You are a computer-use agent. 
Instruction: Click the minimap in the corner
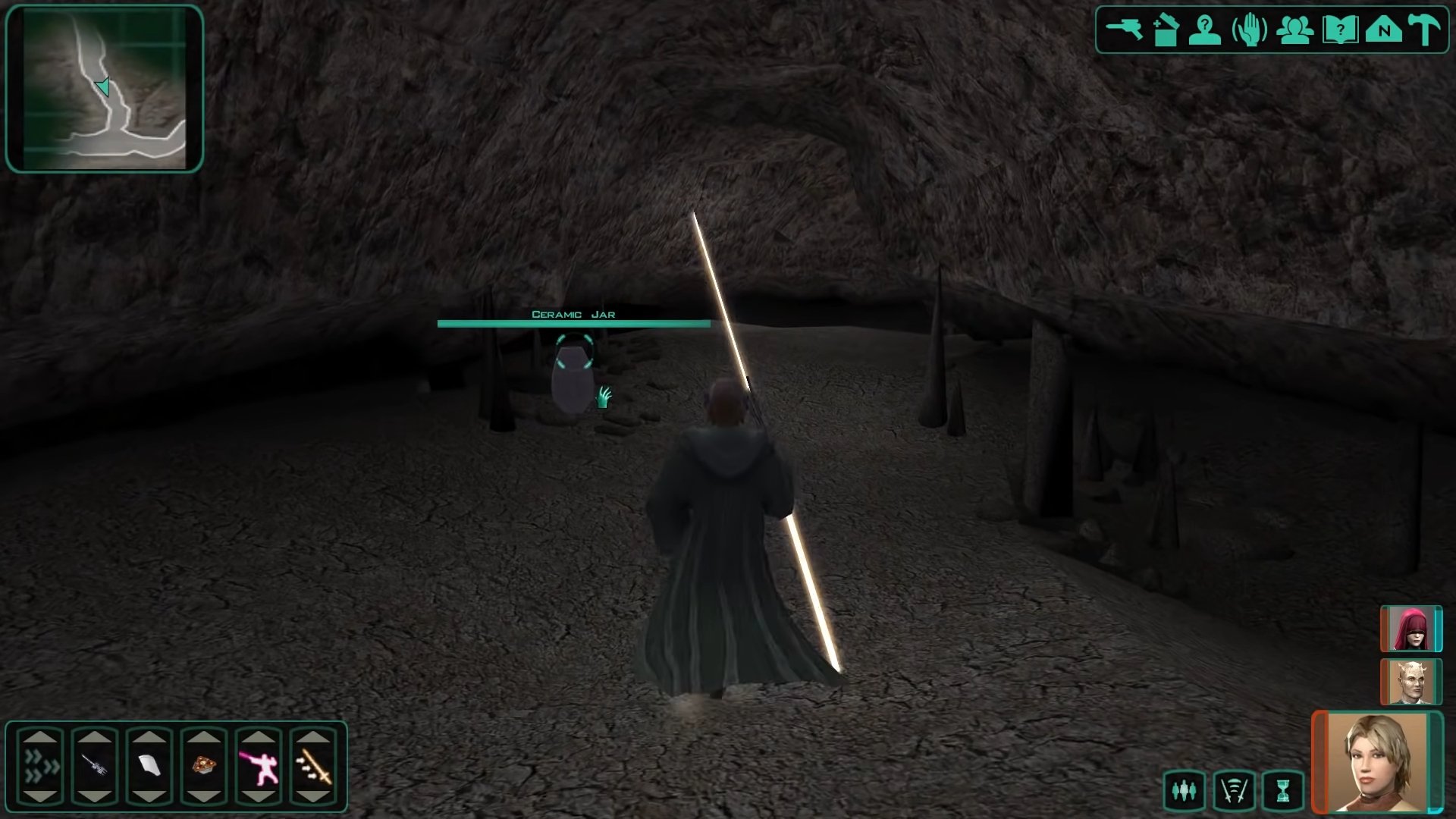(x=105, y=89)
